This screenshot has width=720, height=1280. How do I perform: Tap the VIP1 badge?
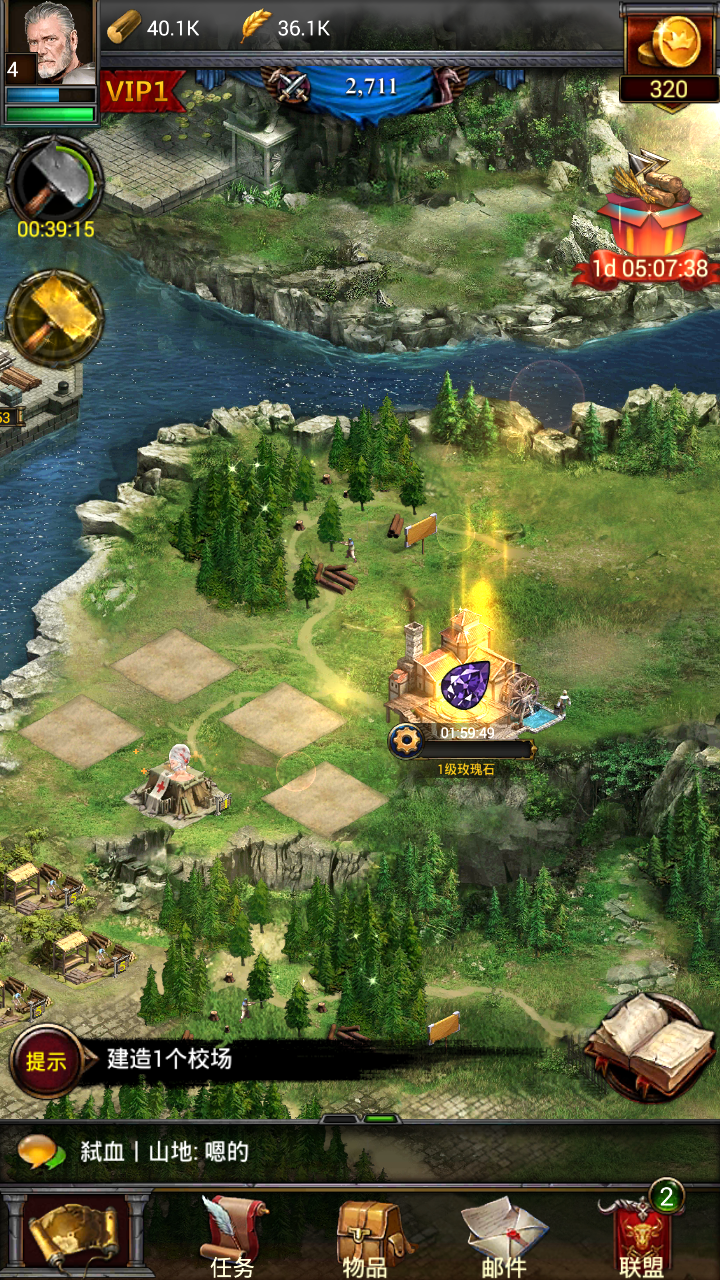(138, 91)
